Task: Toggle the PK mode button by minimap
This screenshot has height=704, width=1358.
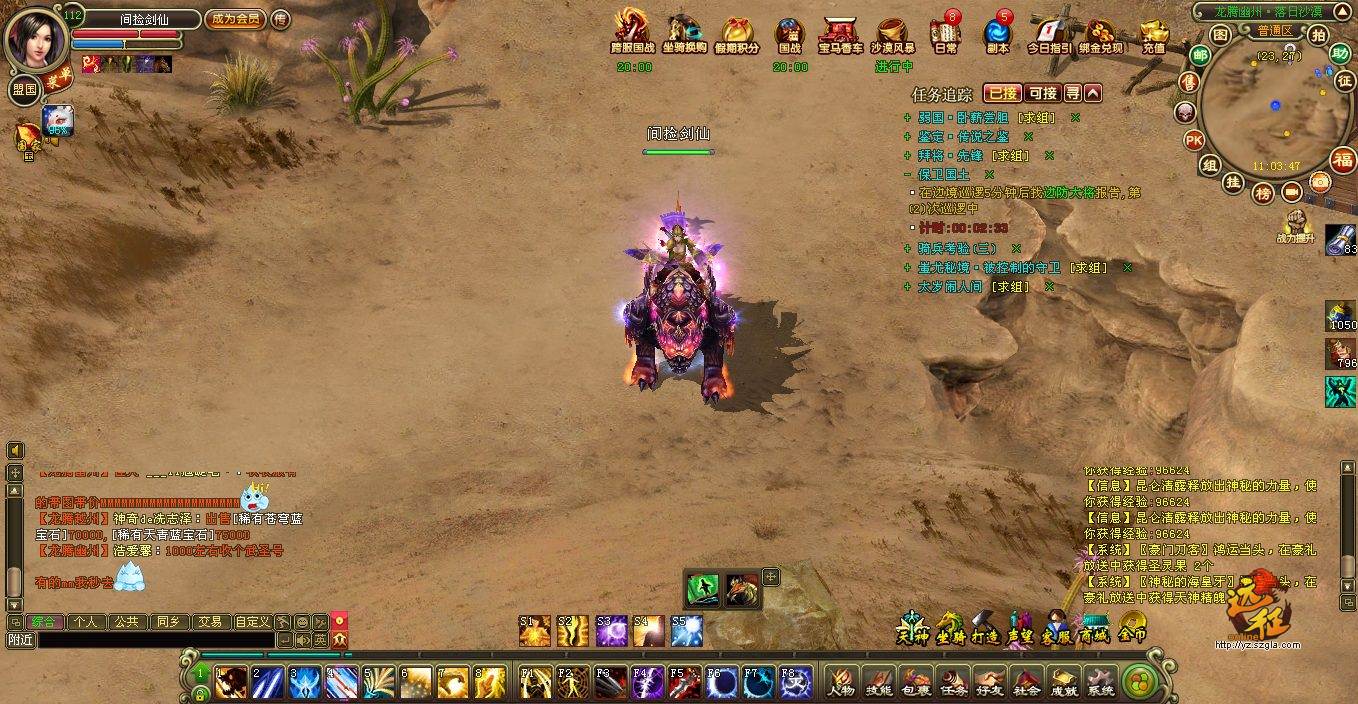Action: coord(1193,139)
